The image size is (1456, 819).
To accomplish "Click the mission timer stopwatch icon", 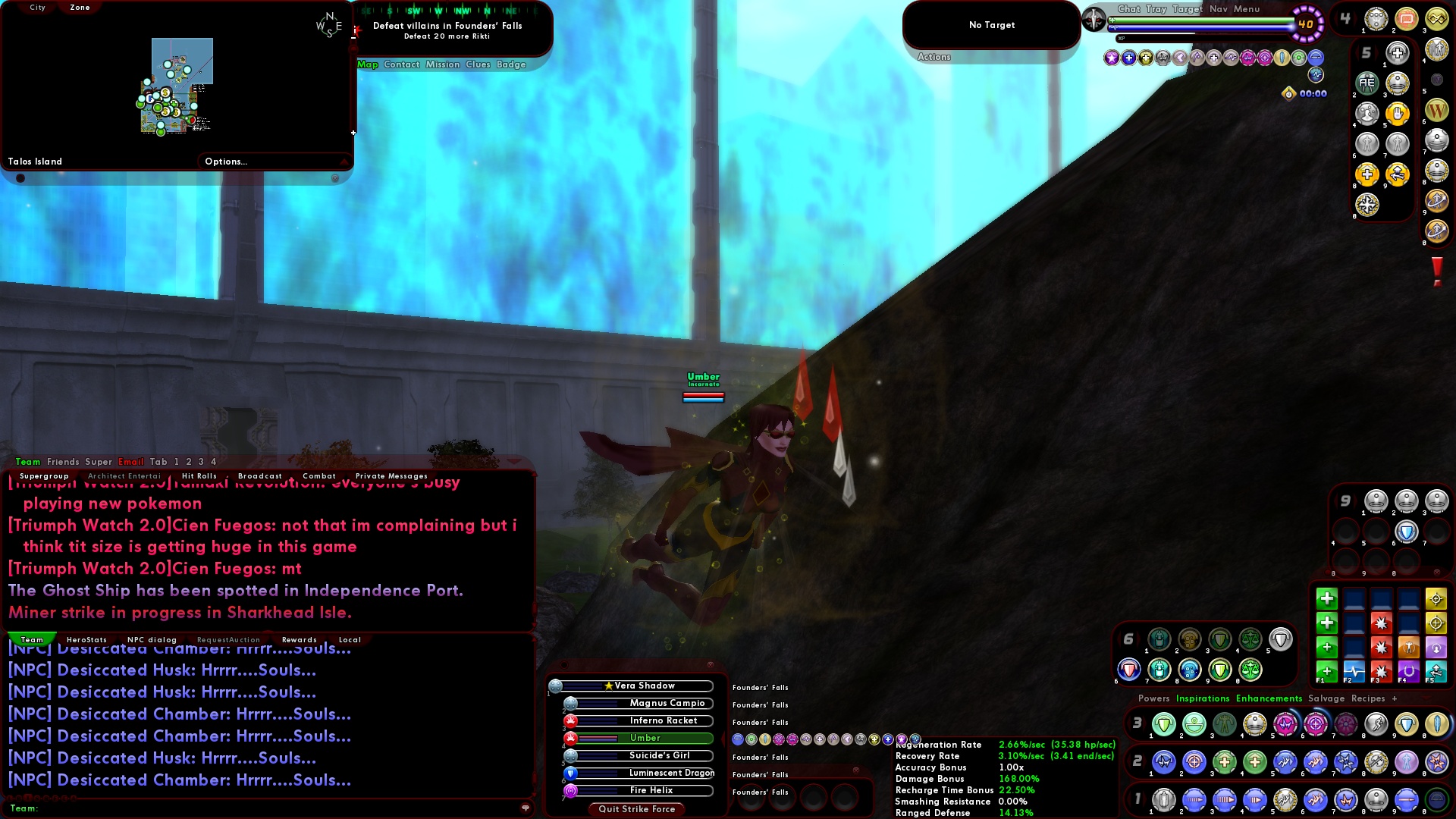I will (1288, 93).
